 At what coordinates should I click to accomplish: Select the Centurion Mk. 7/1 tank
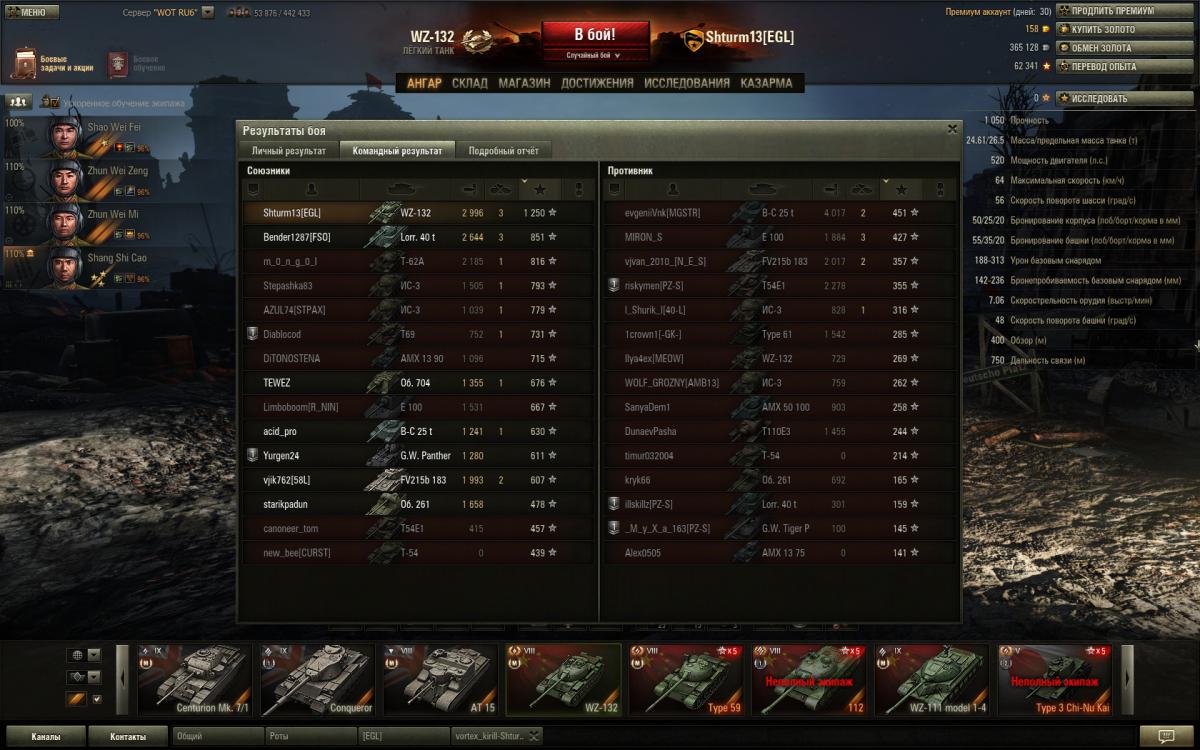pos(194,680)
